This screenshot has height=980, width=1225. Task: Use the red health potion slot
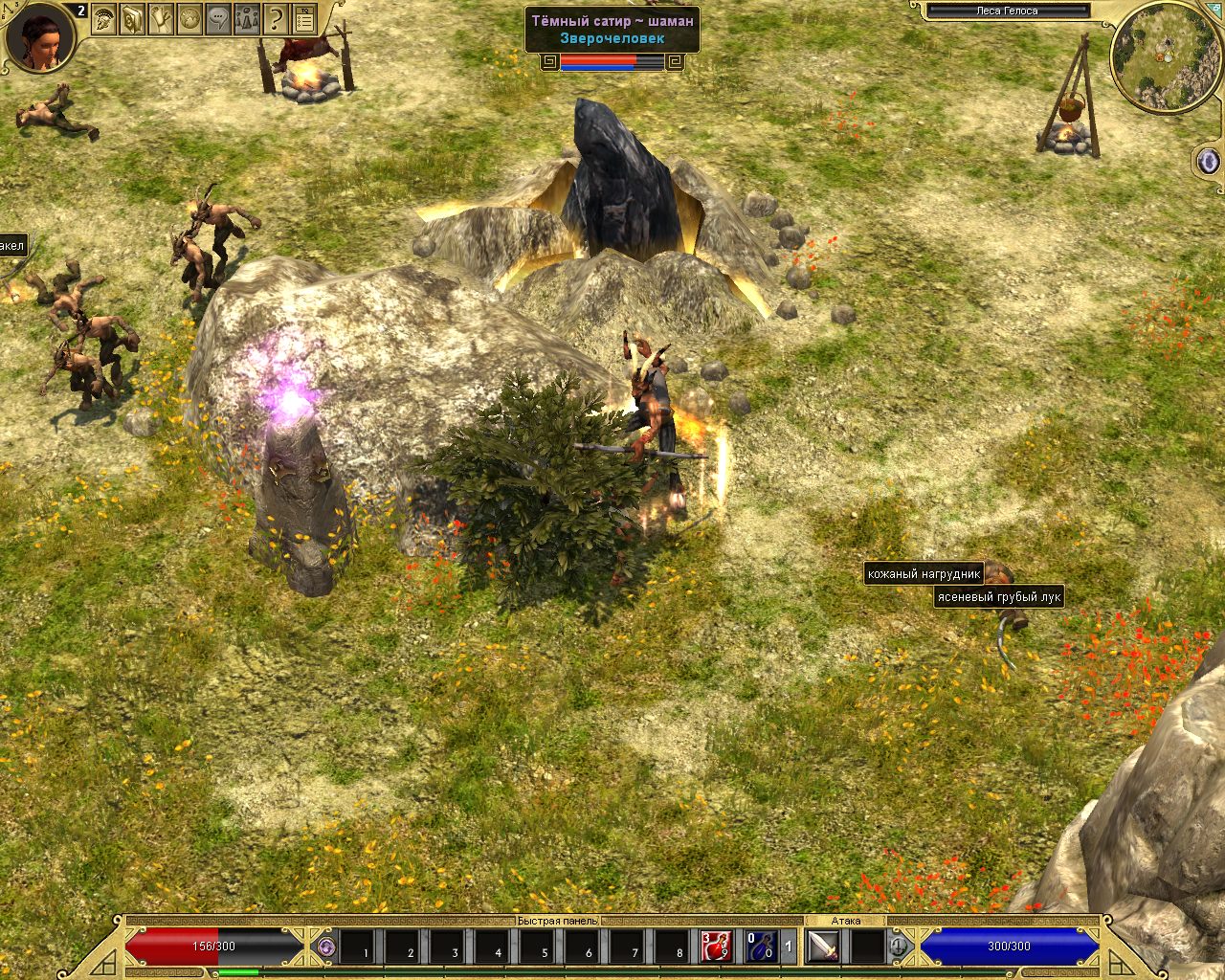click(717, 947)
